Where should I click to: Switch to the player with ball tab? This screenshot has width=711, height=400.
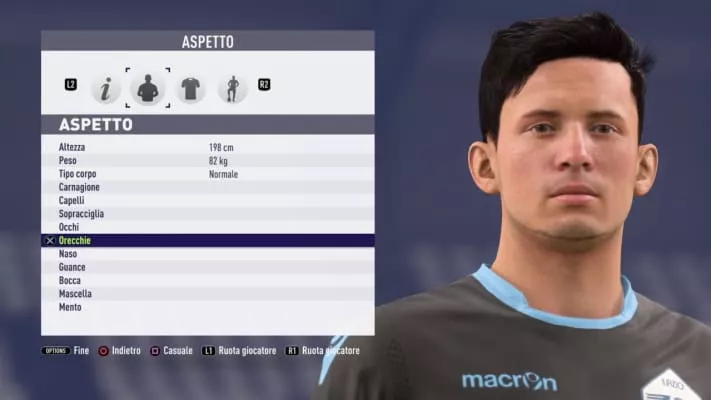coord(232,88)
